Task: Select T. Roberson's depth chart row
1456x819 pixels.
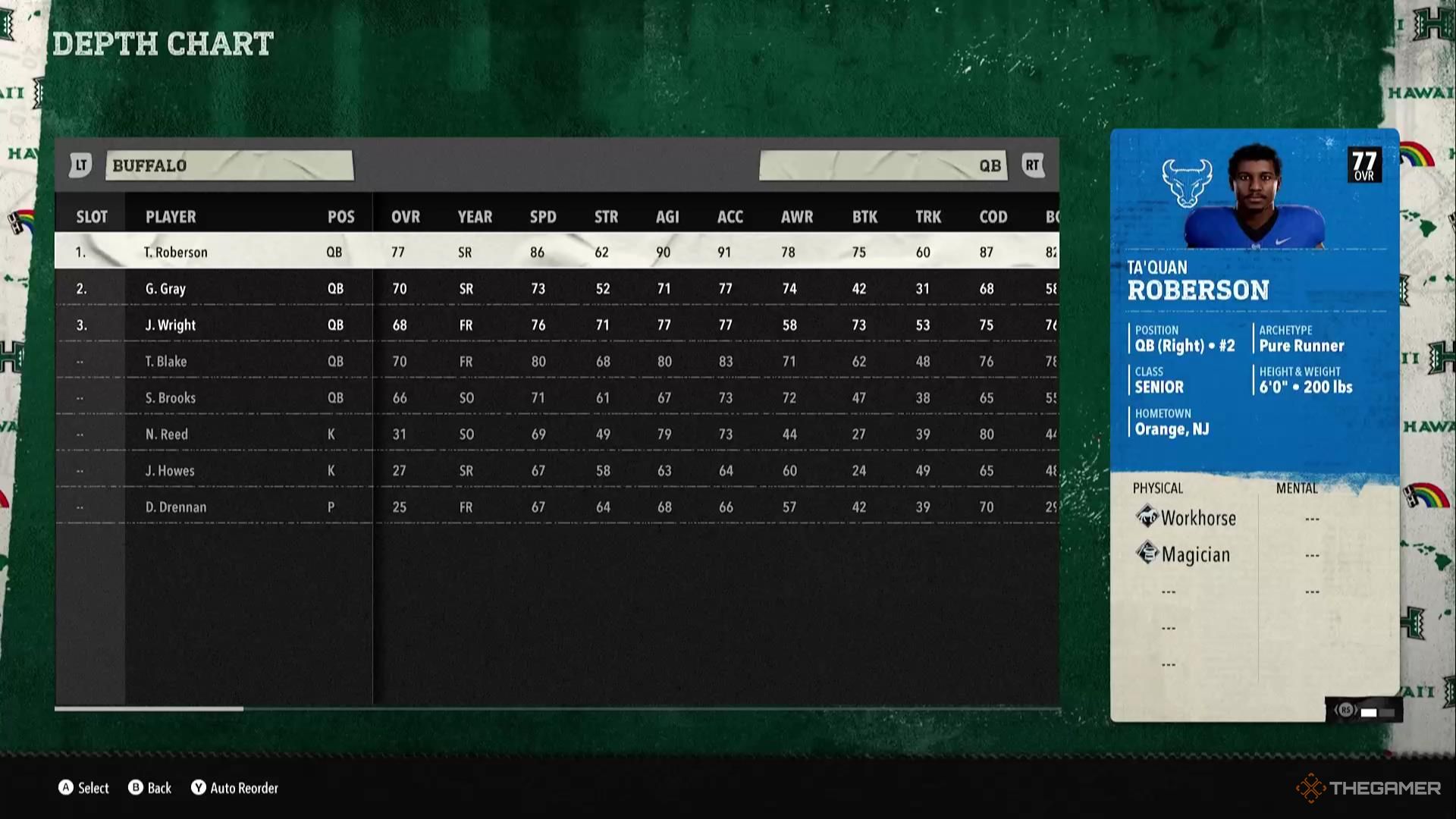Action: (x=175, y=252)
